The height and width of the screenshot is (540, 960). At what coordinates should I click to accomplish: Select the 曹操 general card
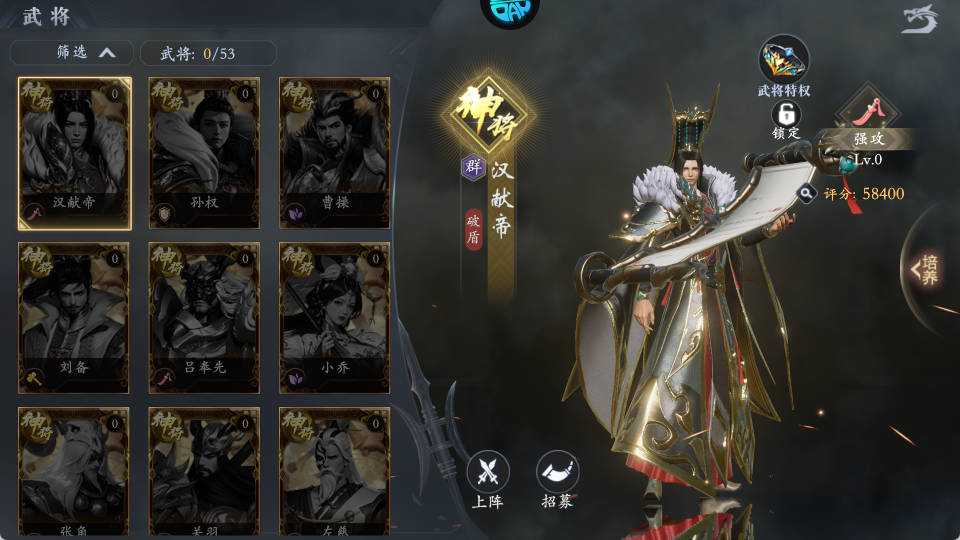click(x=334, y=152)
